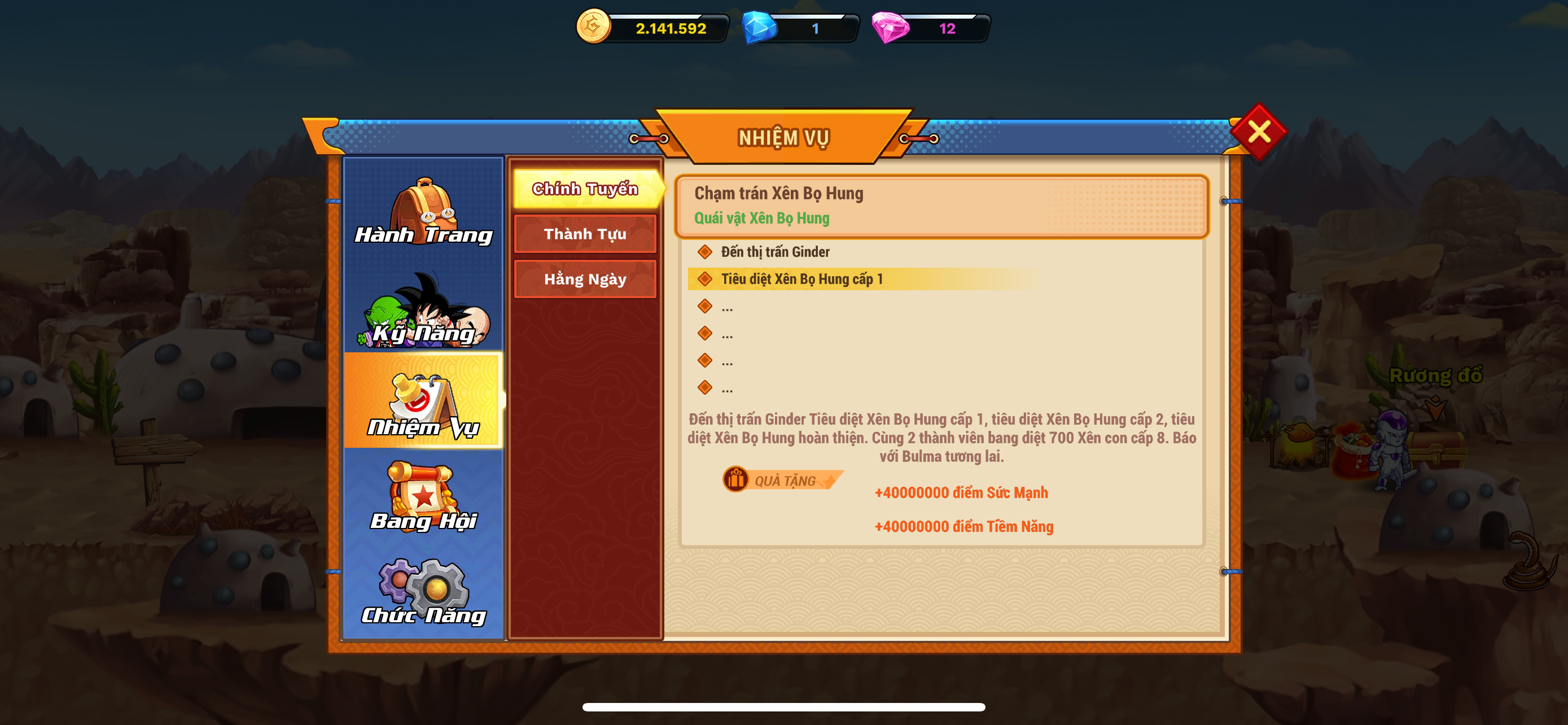Viewport: 1568px width, 725px height.
Task: Select Tiêu diệt Xên Bọ Hung cấp 1 step
Action: click(x=801, y=279)
